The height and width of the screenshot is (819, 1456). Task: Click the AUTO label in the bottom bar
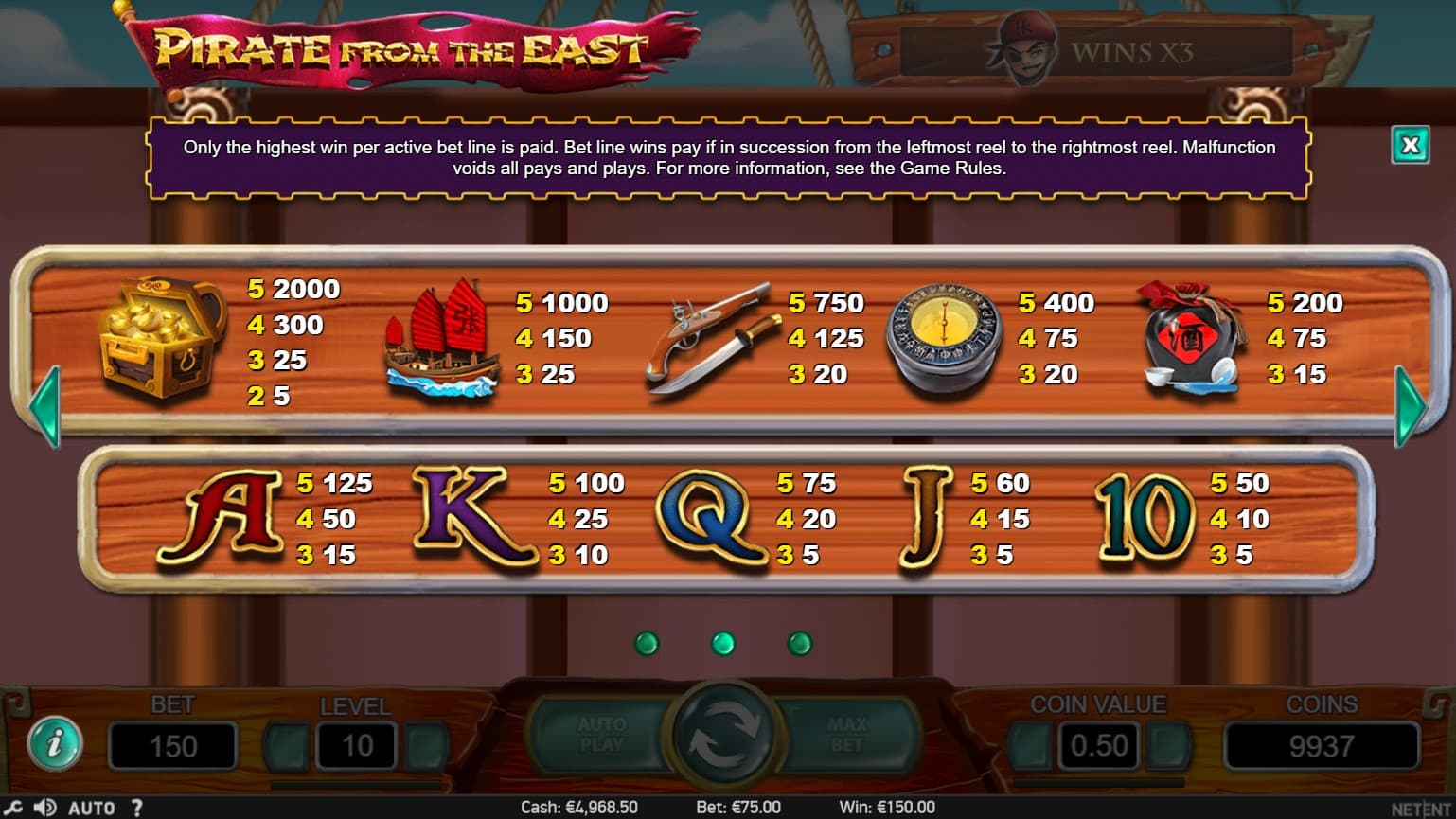pos(92,808)
